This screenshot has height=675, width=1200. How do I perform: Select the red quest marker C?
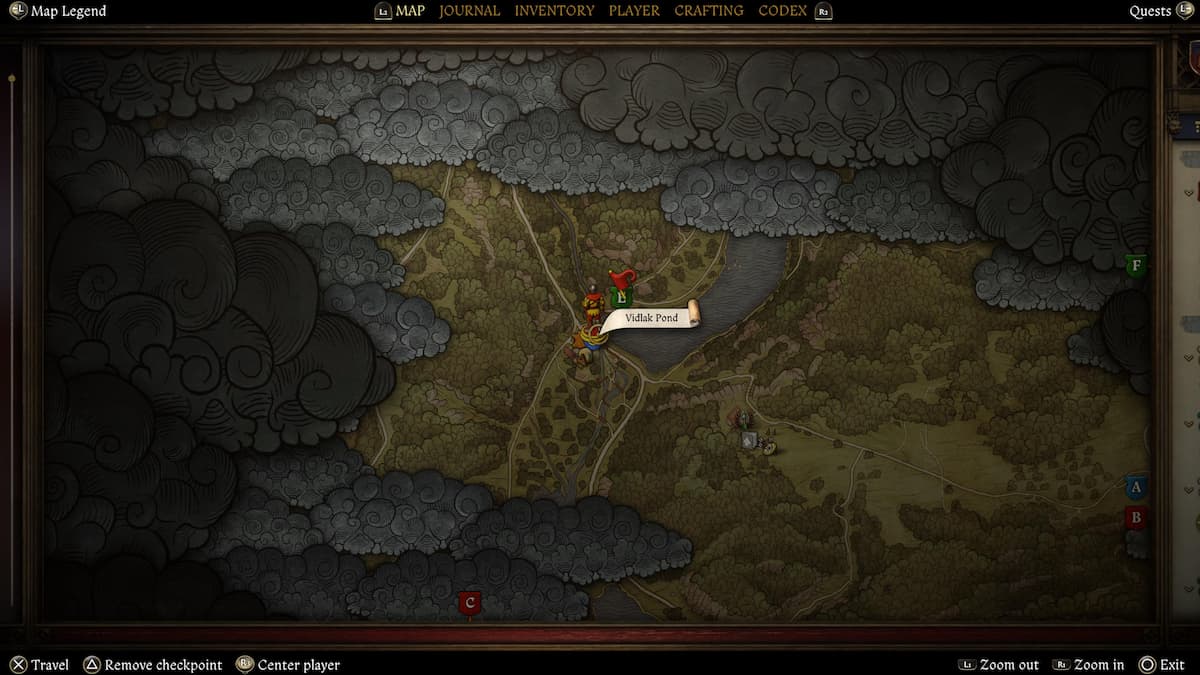(x=470, y=603)
